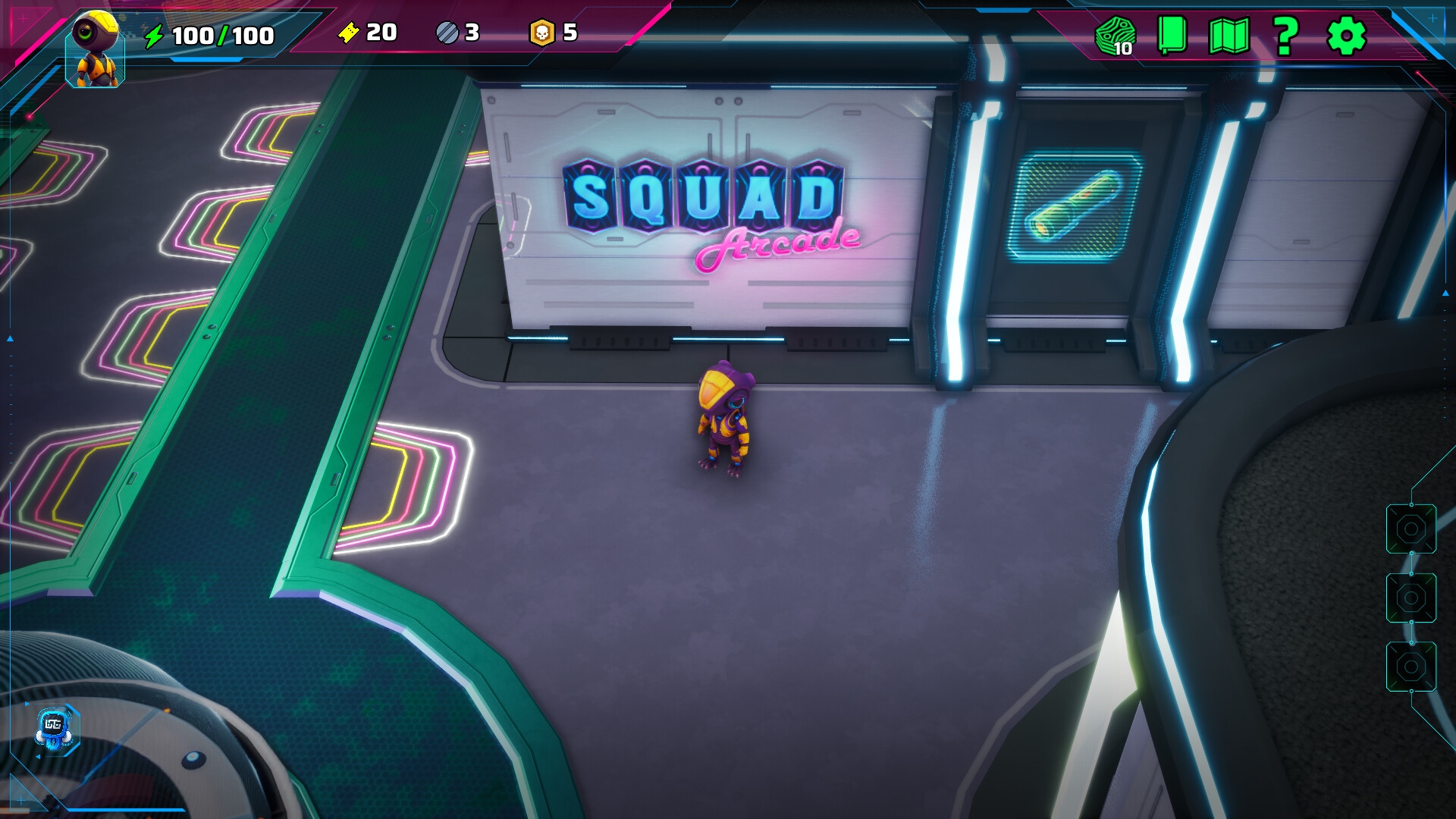Click the SQUAD neon sign letters
Screen dimensions: 1456x819
pos(701,197)
